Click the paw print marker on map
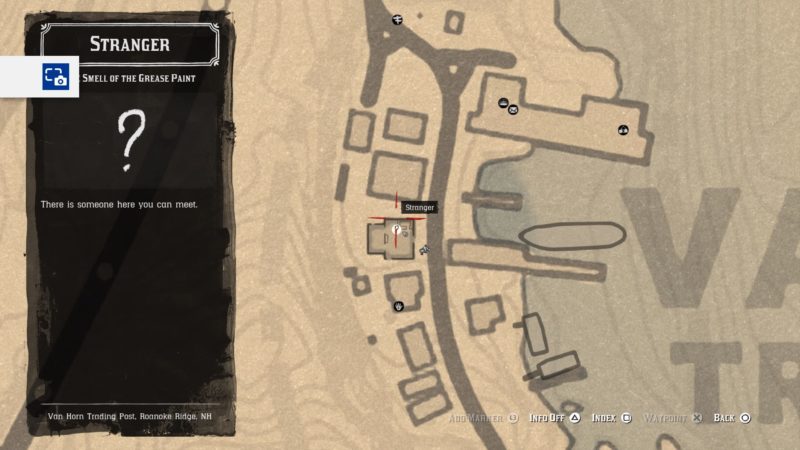Screen dimensions: 800x450 399,306
